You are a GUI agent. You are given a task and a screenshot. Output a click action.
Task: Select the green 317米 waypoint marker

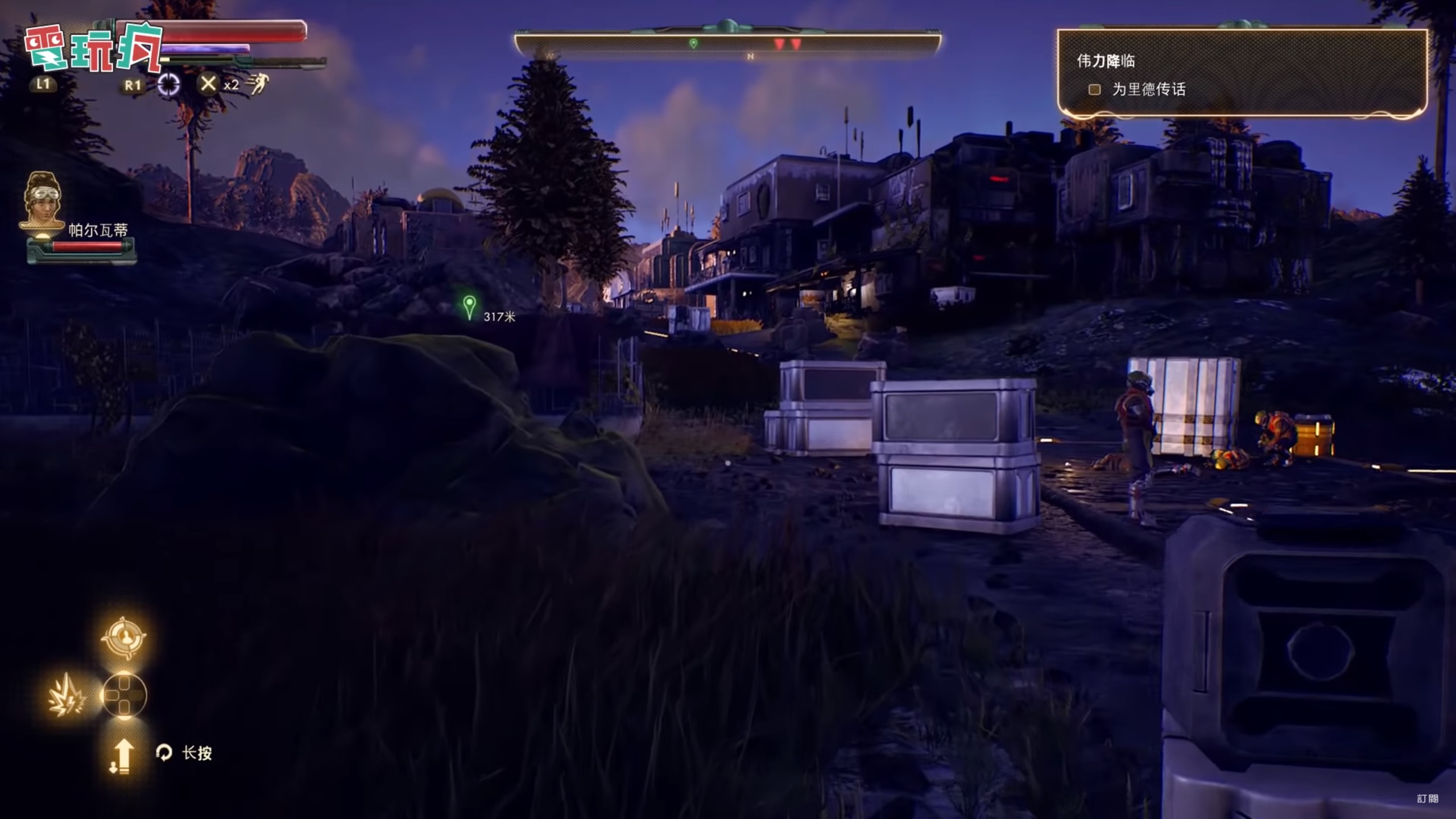pyautogui.click(x=469, y=307)
